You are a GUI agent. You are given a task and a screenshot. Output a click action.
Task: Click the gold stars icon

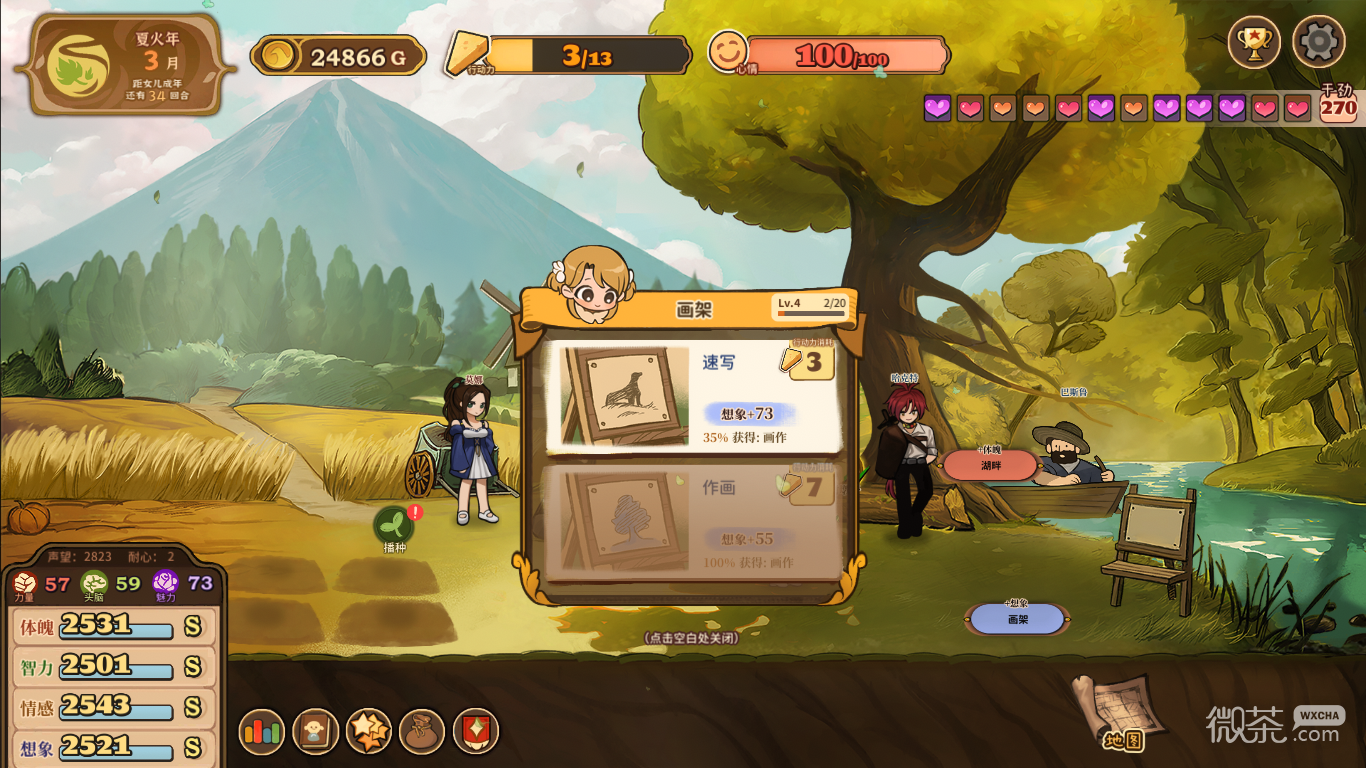368,732
